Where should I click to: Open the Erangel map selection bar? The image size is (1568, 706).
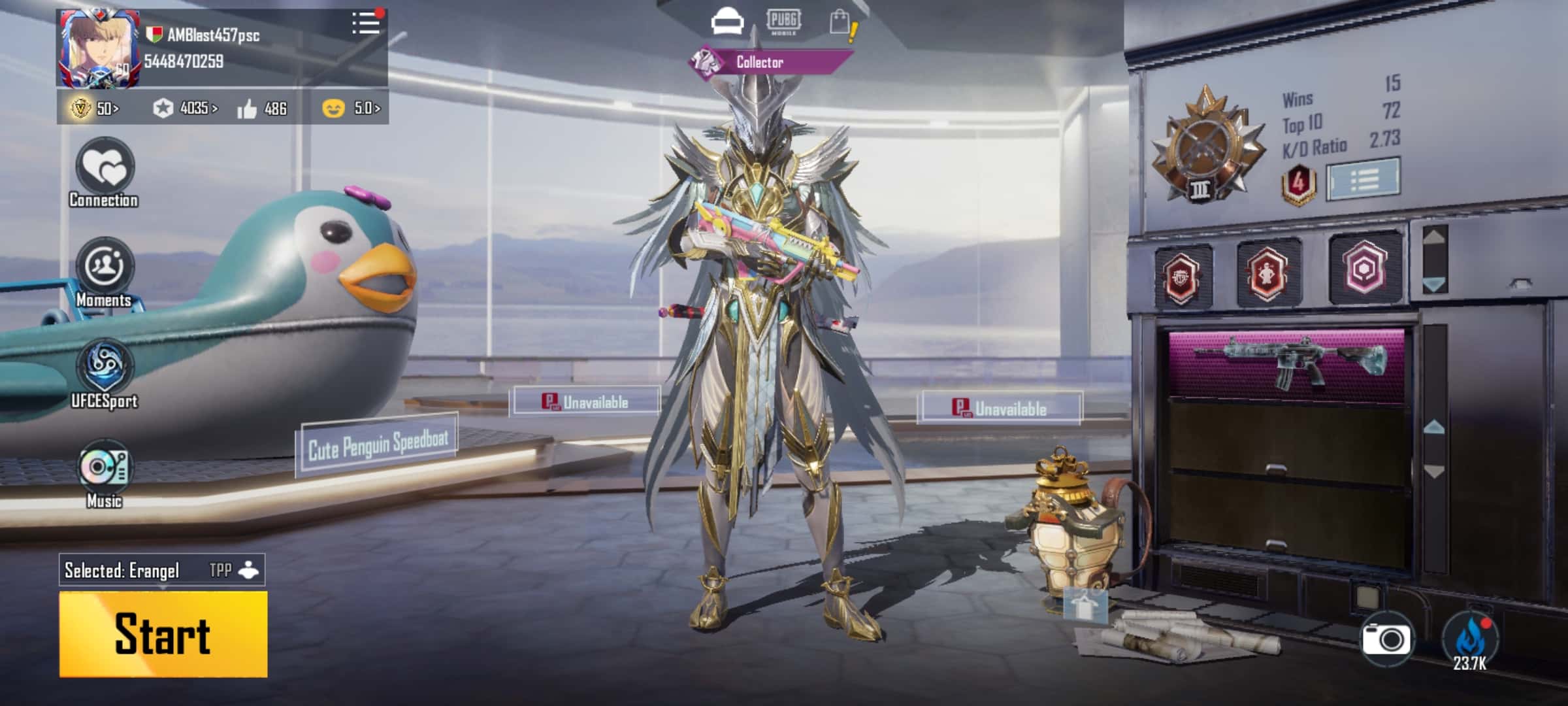click(161, 570)
